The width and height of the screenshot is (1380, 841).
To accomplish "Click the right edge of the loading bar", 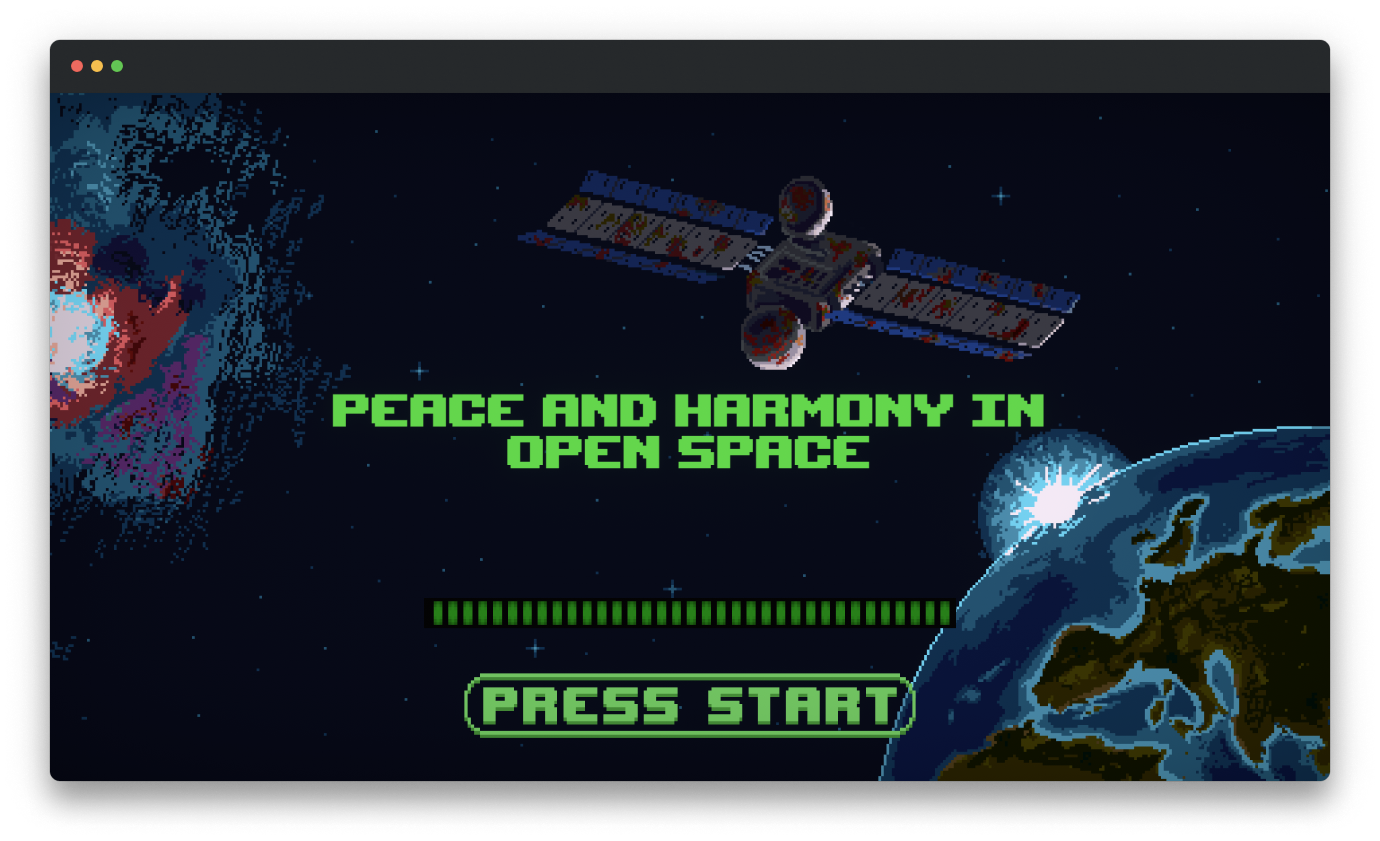I will [943, 613].
